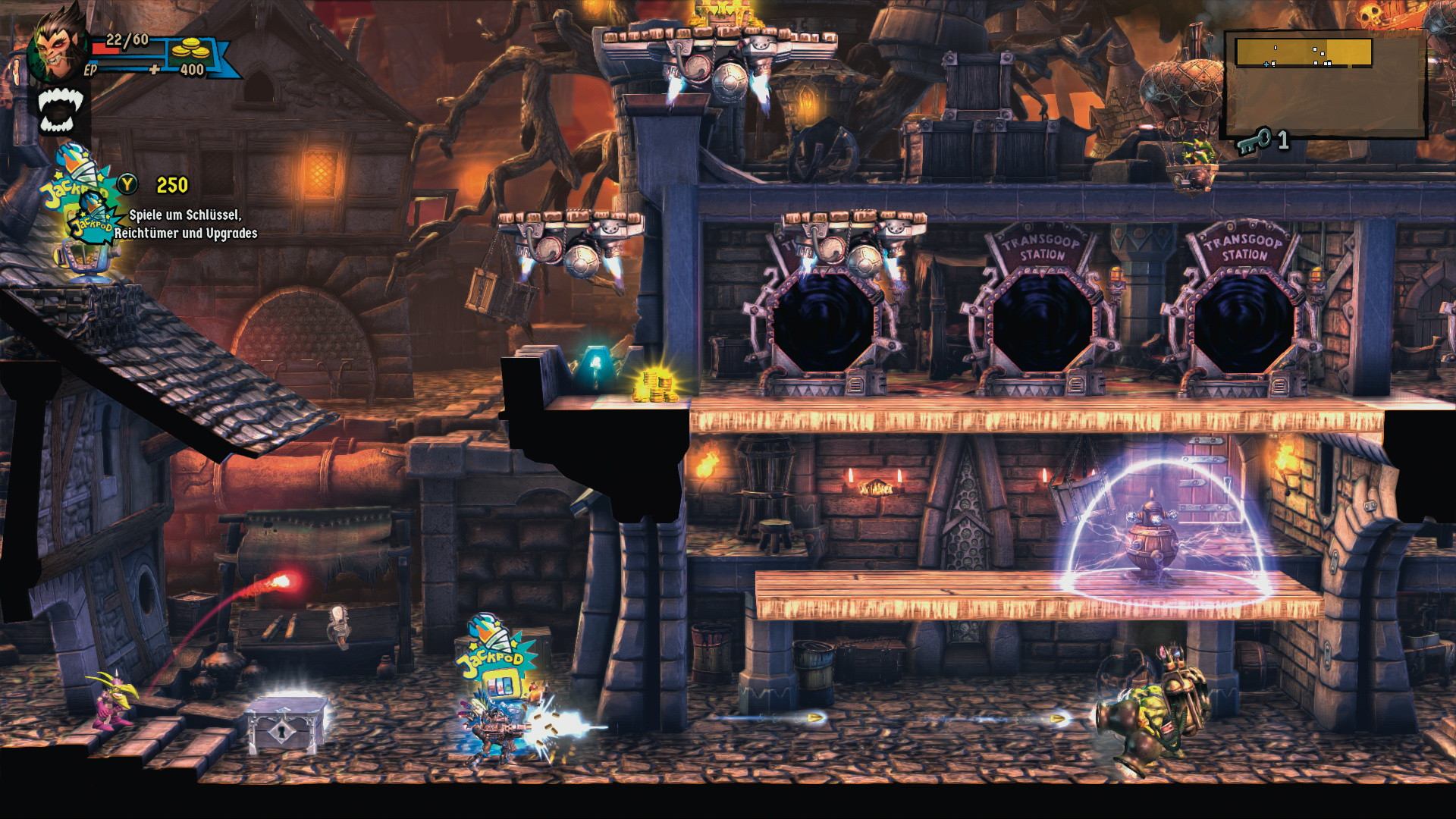Select the key icon under the minimap
The width and height of the screenshot is (1456, 819).
click(1254, 141)
